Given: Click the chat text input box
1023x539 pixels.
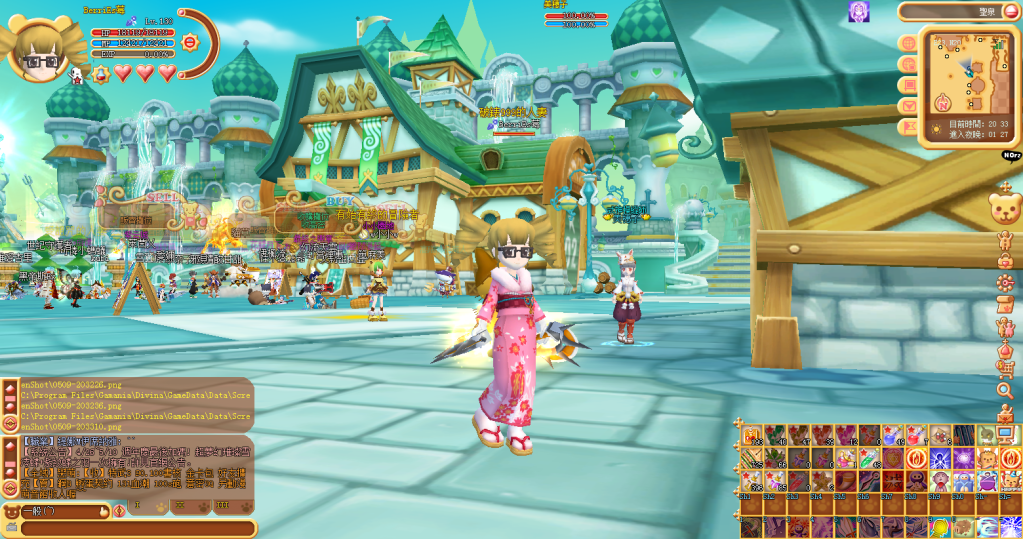Looking at the screenshot, I should [130, 528].
